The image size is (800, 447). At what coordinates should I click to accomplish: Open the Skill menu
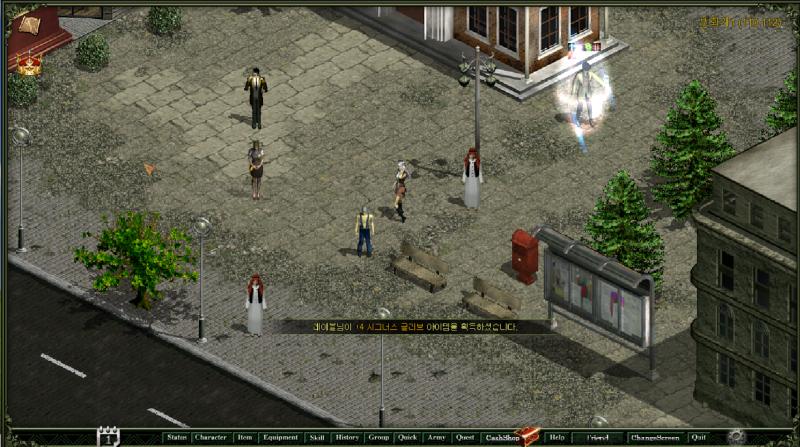pos(317,437)
